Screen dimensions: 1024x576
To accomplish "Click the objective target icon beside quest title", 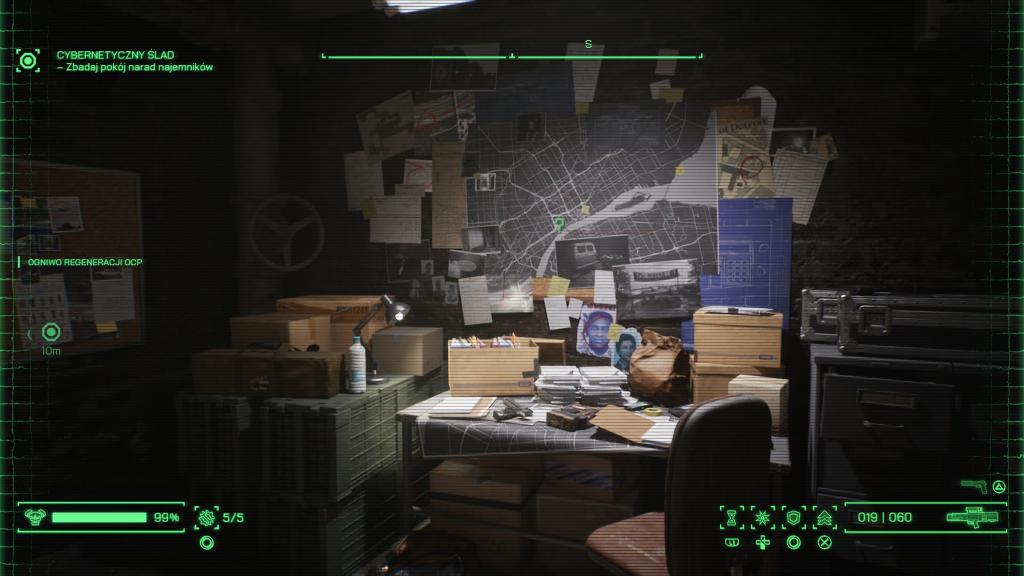I will click(28, 60).
